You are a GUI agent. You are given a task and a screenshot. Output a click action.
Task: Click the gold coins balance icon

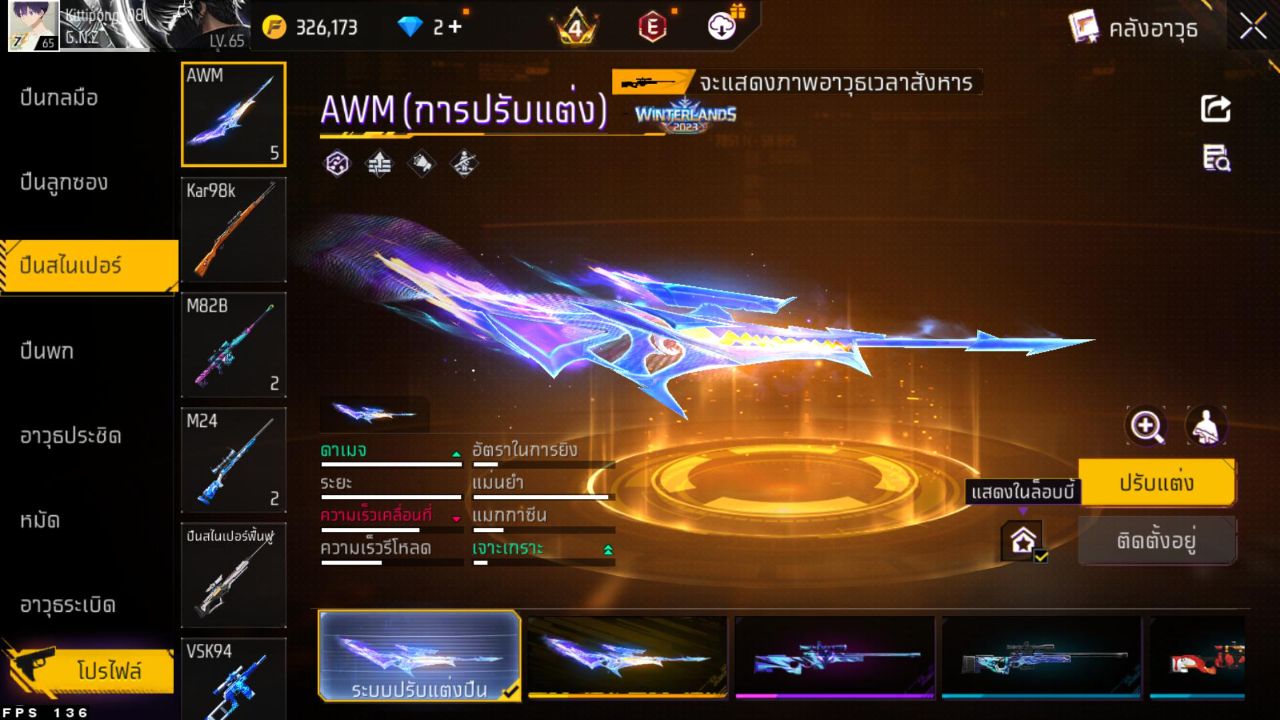(x=274, y=27)
